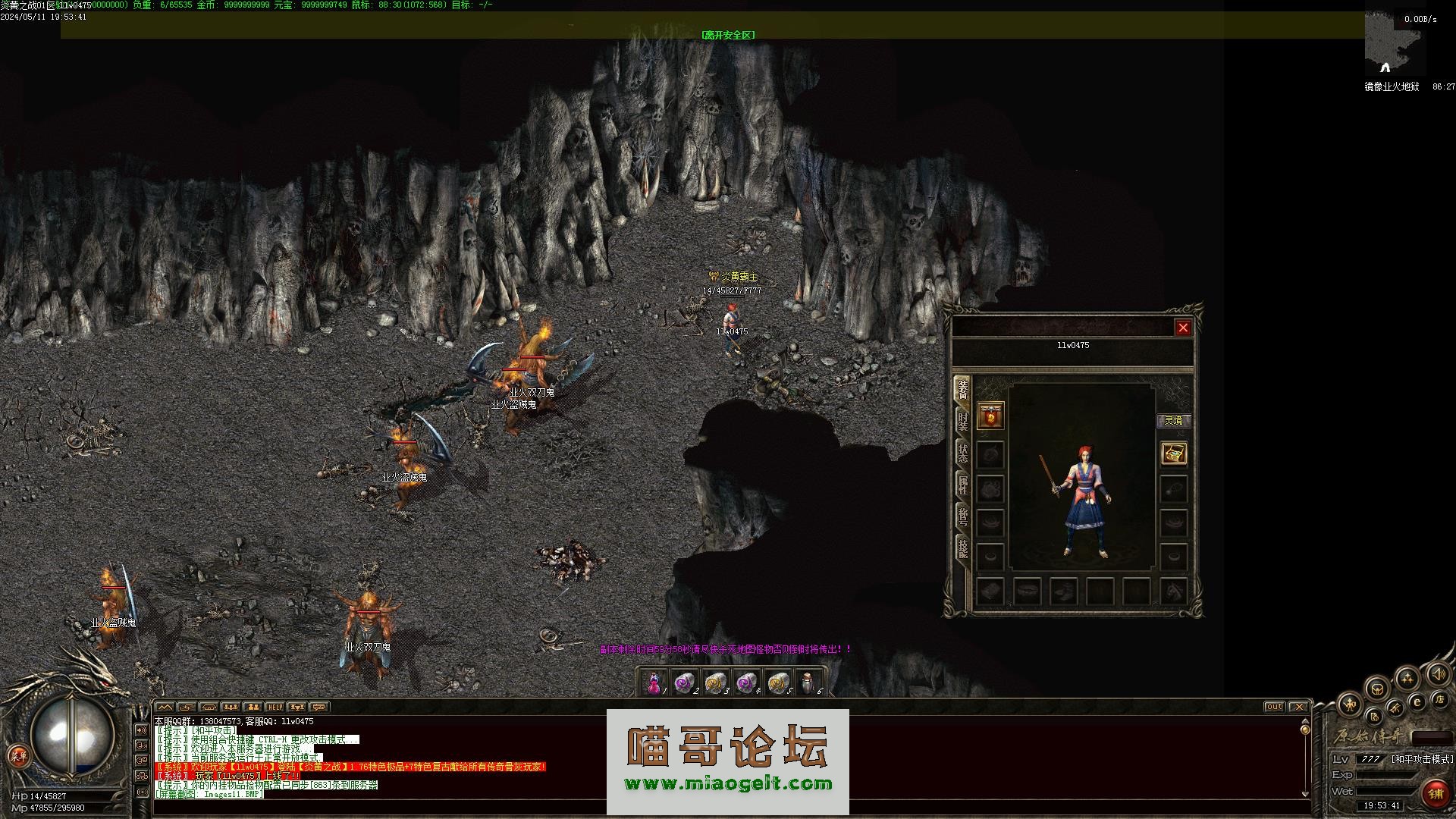Switch to the 时装 fashion tab
The image size is (1456, 819).
click(962, 422)
